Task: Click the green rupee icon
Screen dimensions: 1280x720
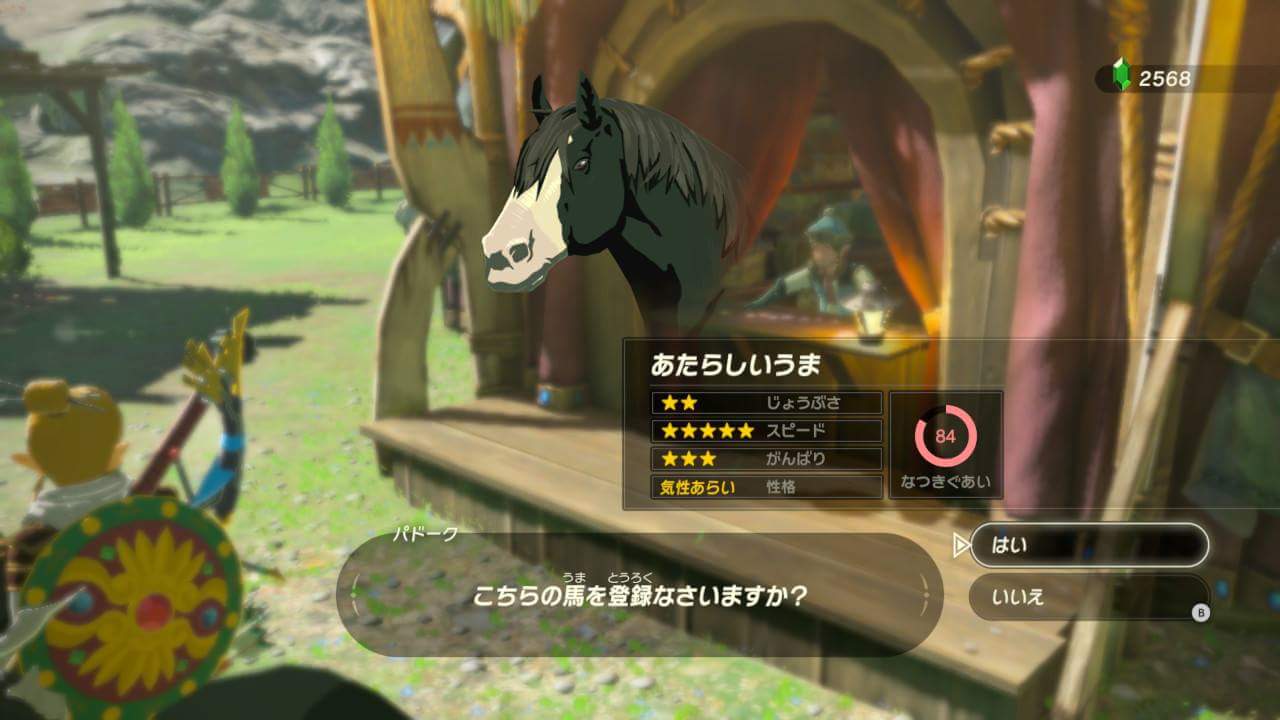Action: coord(1120,72)
